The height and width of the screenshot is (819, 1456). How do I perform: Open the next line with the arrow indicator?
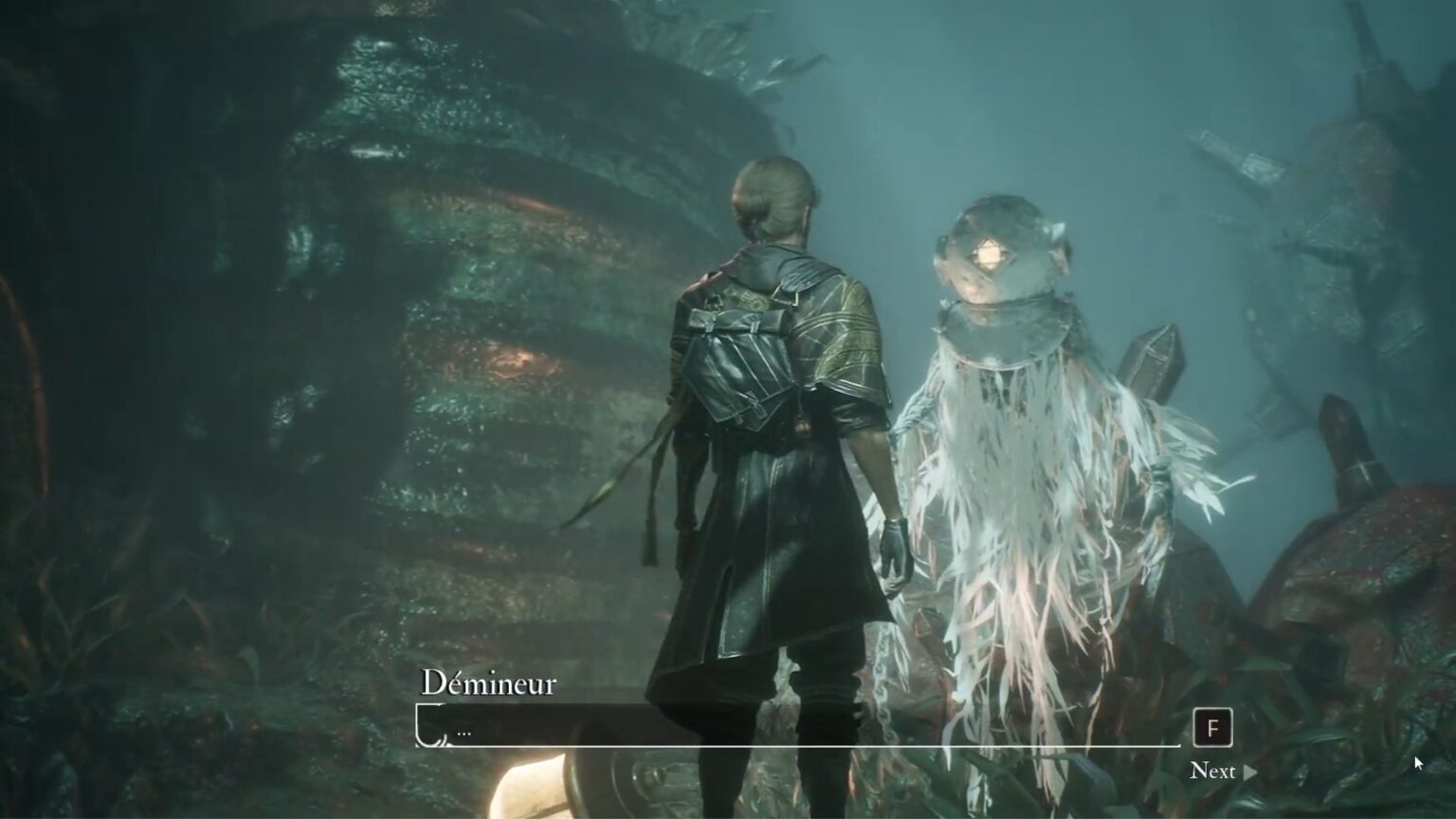pyautogui.click(x=1249, y=773)
